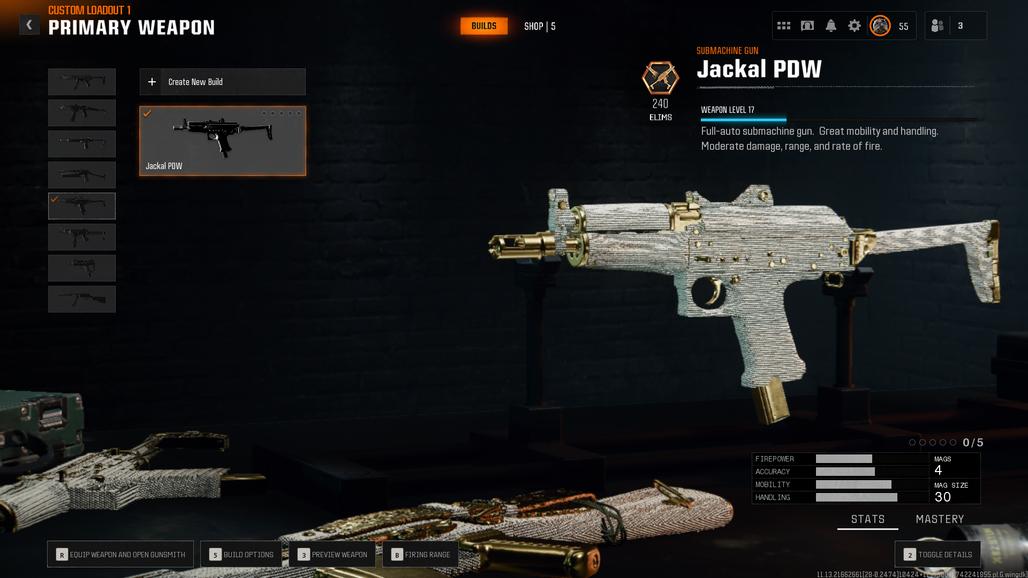Go back using the top-left arrow
The height and width of the screenshot is (578, 1028).
29,25
